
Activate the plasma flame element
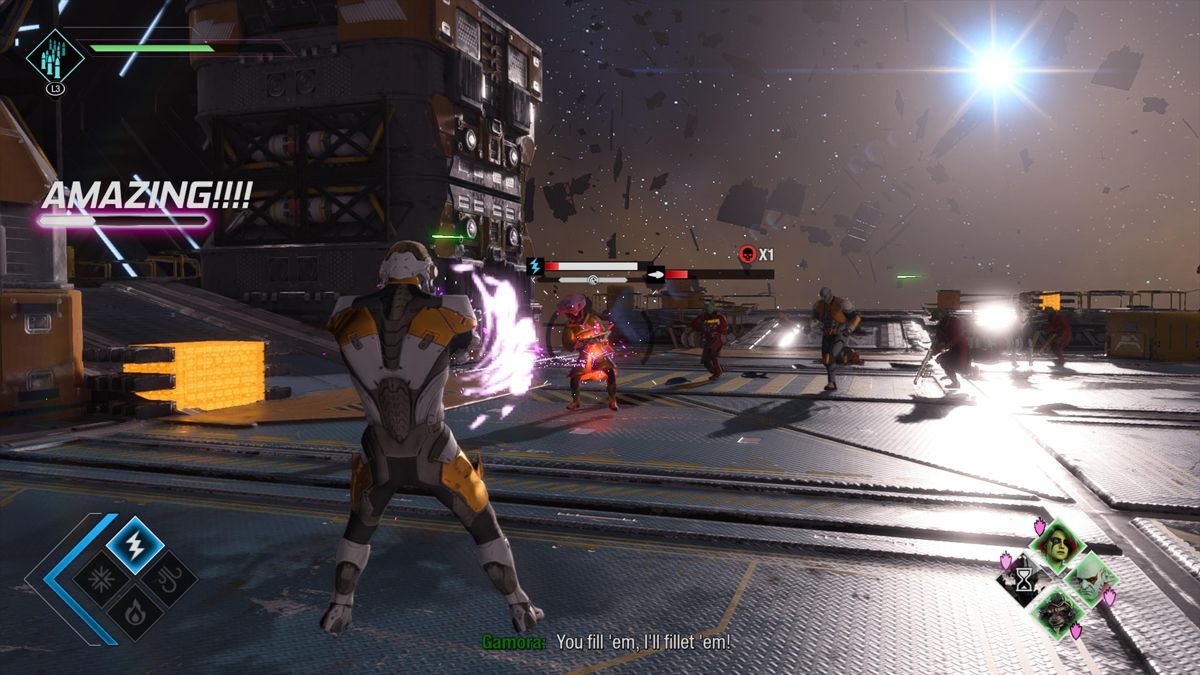pyautogui.click(x=135, y=612)
